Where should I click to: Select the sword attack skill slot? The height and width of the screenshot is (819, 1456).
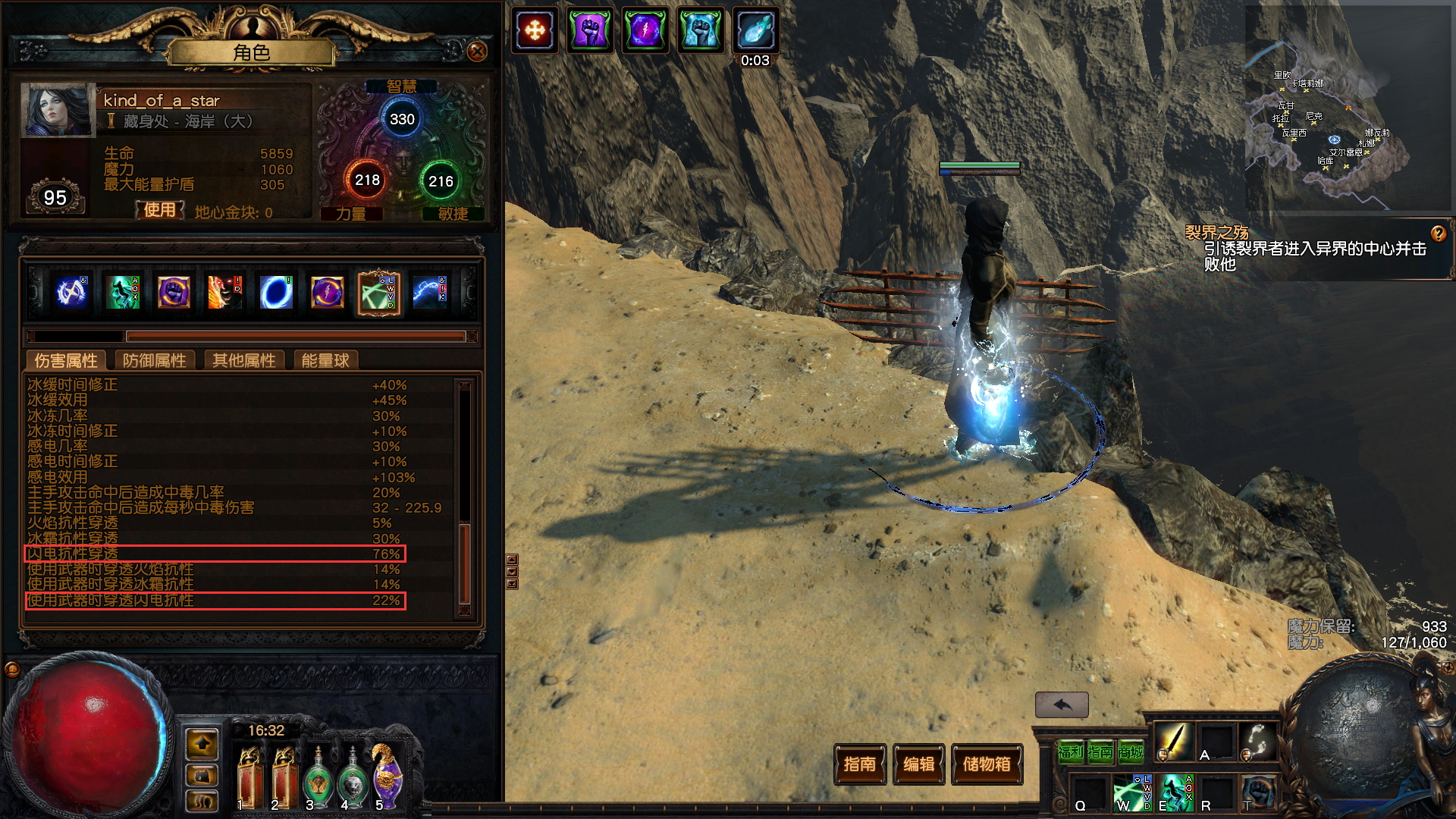click(1172, 740)
